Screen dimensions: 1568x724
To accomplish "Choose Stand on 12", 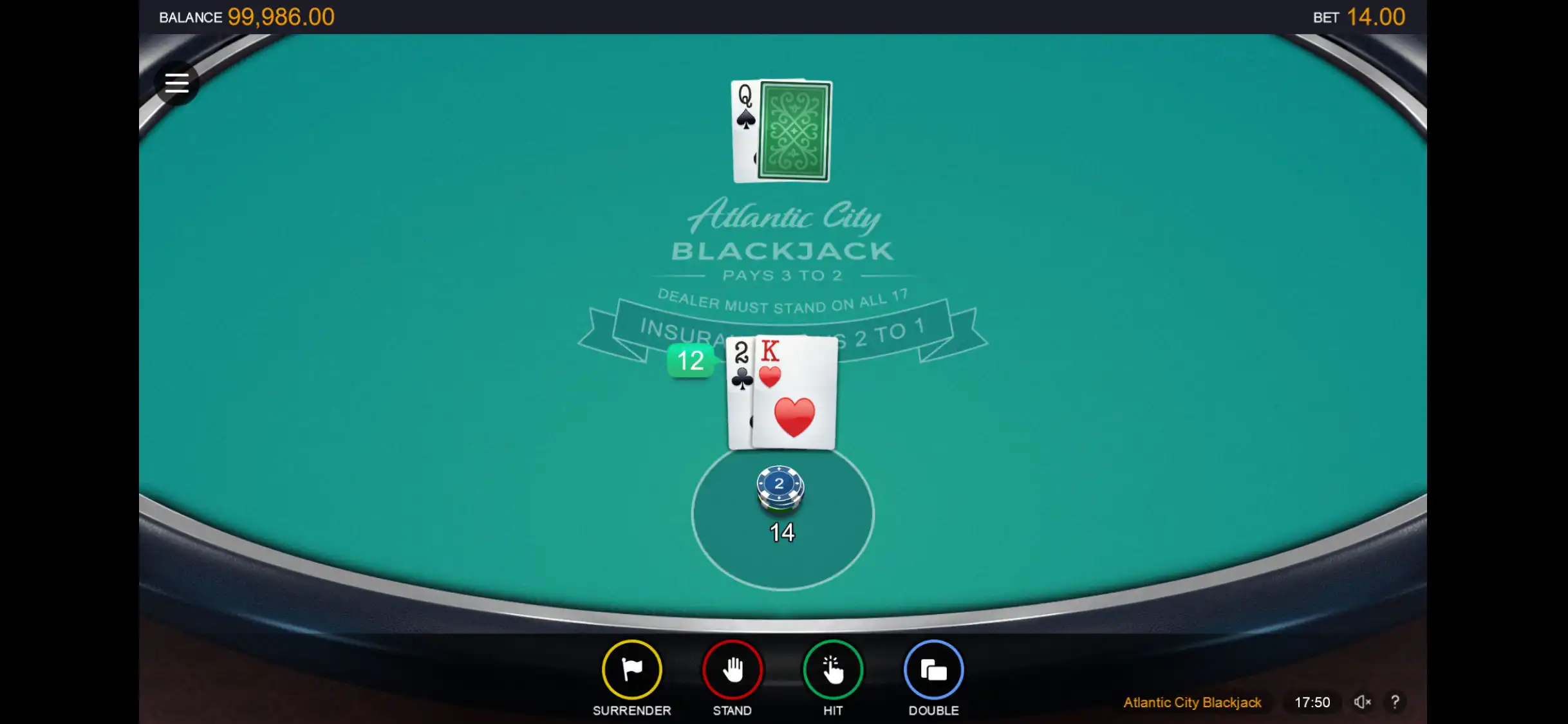I will [732, 670].
